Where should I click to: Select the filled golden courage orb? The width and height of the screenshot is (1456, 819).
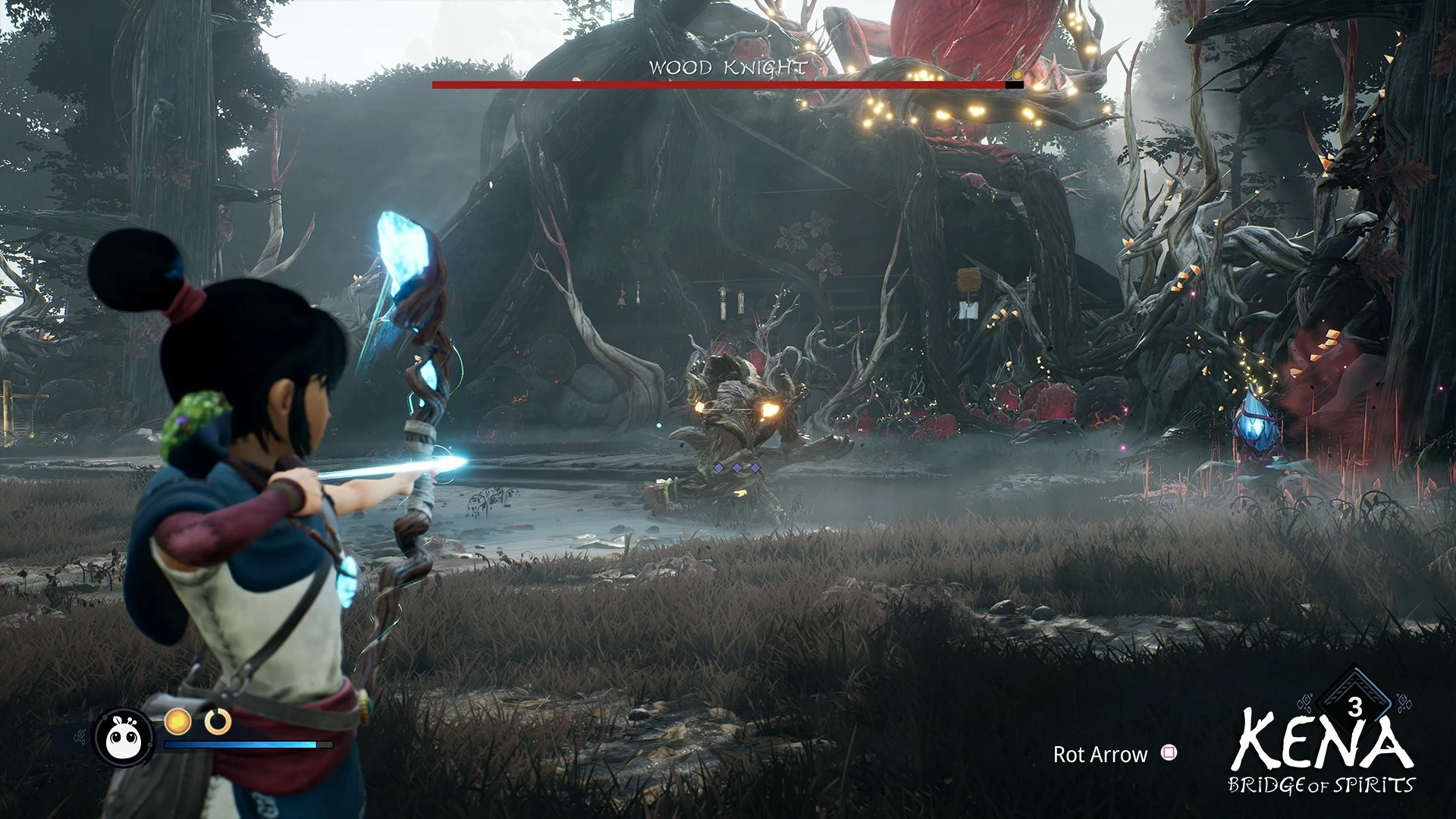click(179, 721)
